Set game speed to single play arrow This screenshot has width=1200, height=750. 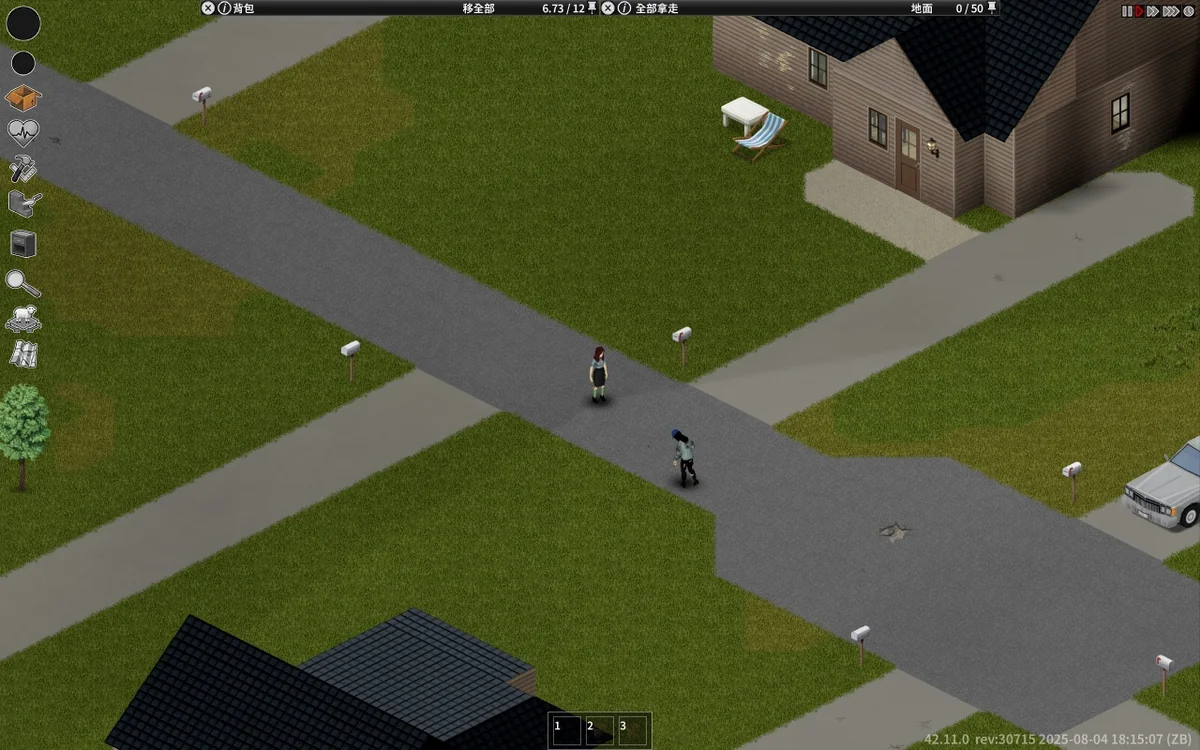tap(1139, 11)
